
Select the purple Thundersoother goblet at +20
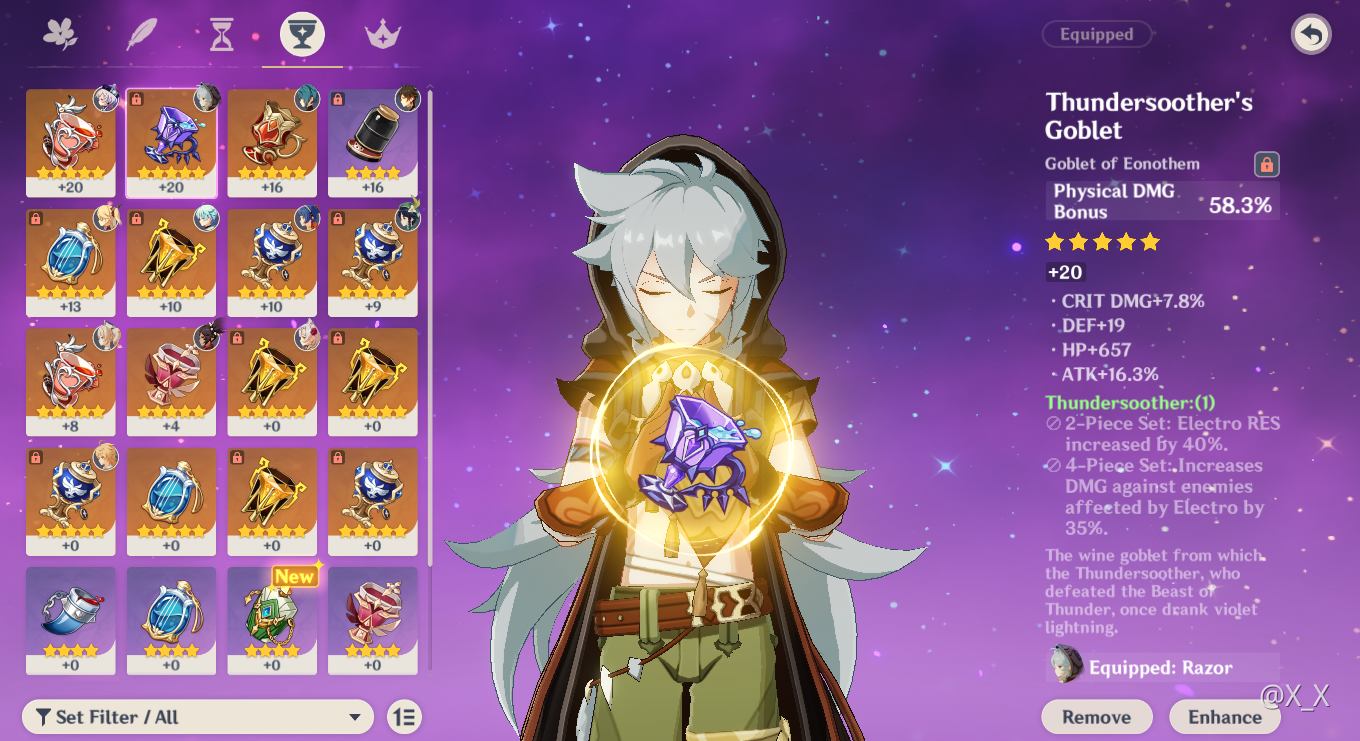(171, 142)
